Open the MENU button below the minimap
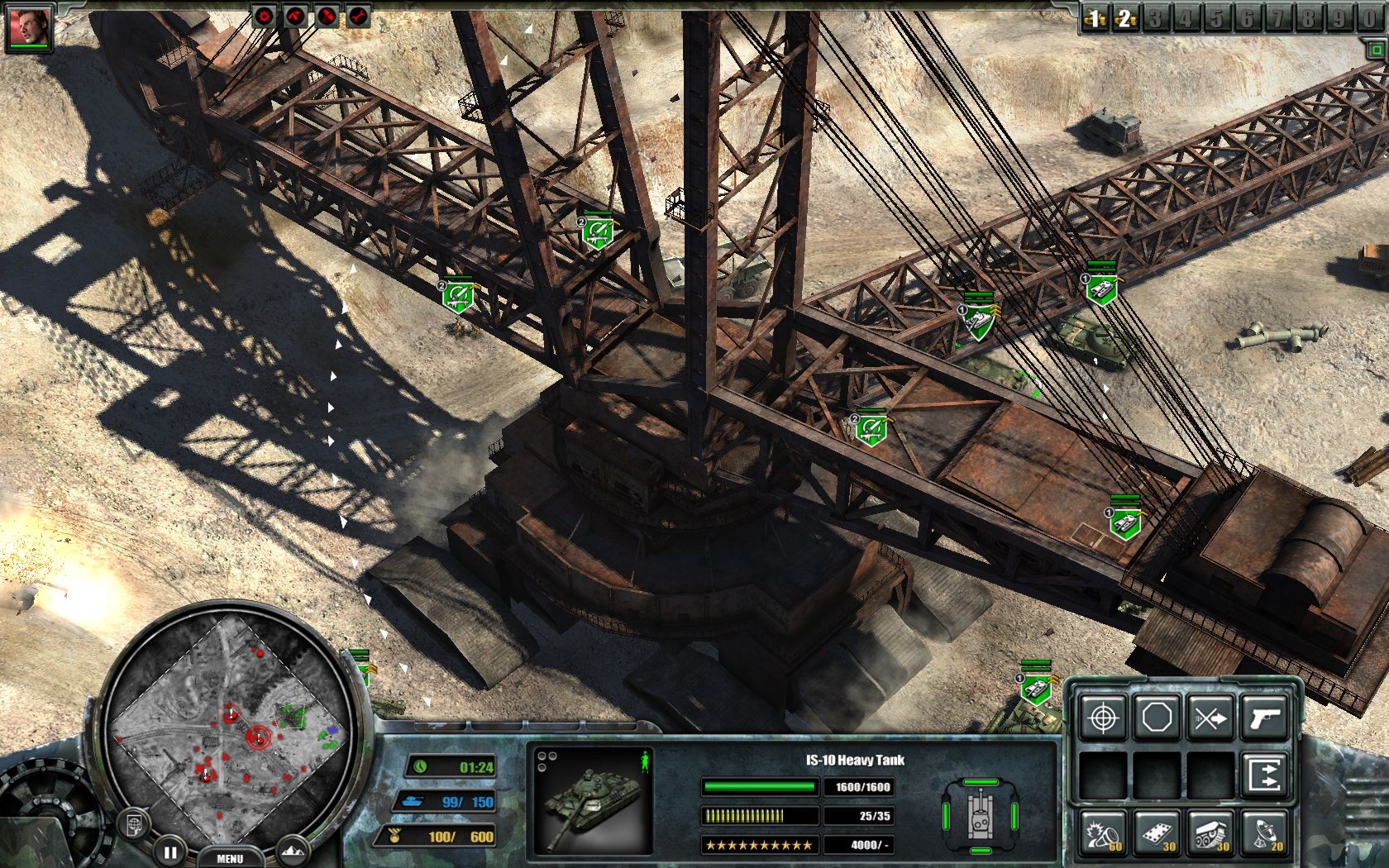 [229, 858]
